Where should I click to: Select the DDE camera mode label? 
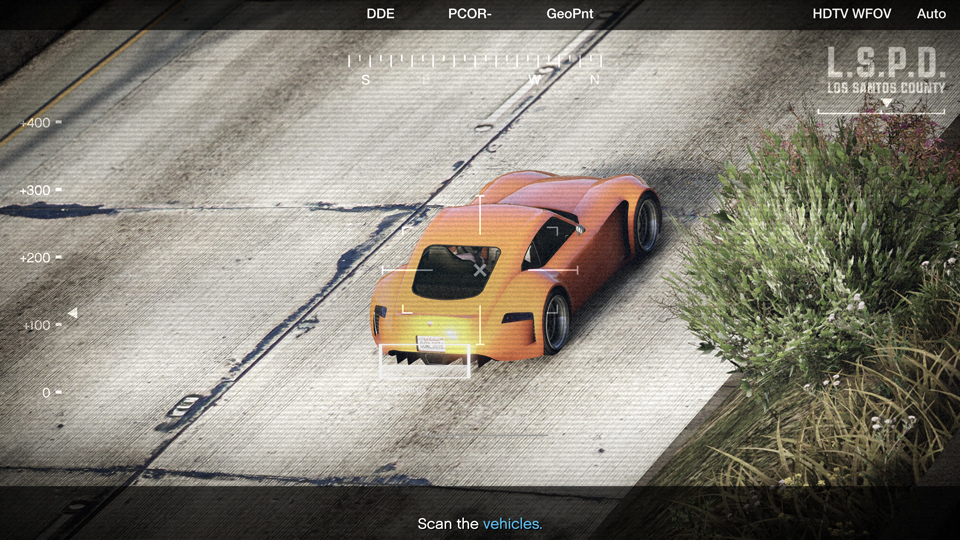pos(381,14)
